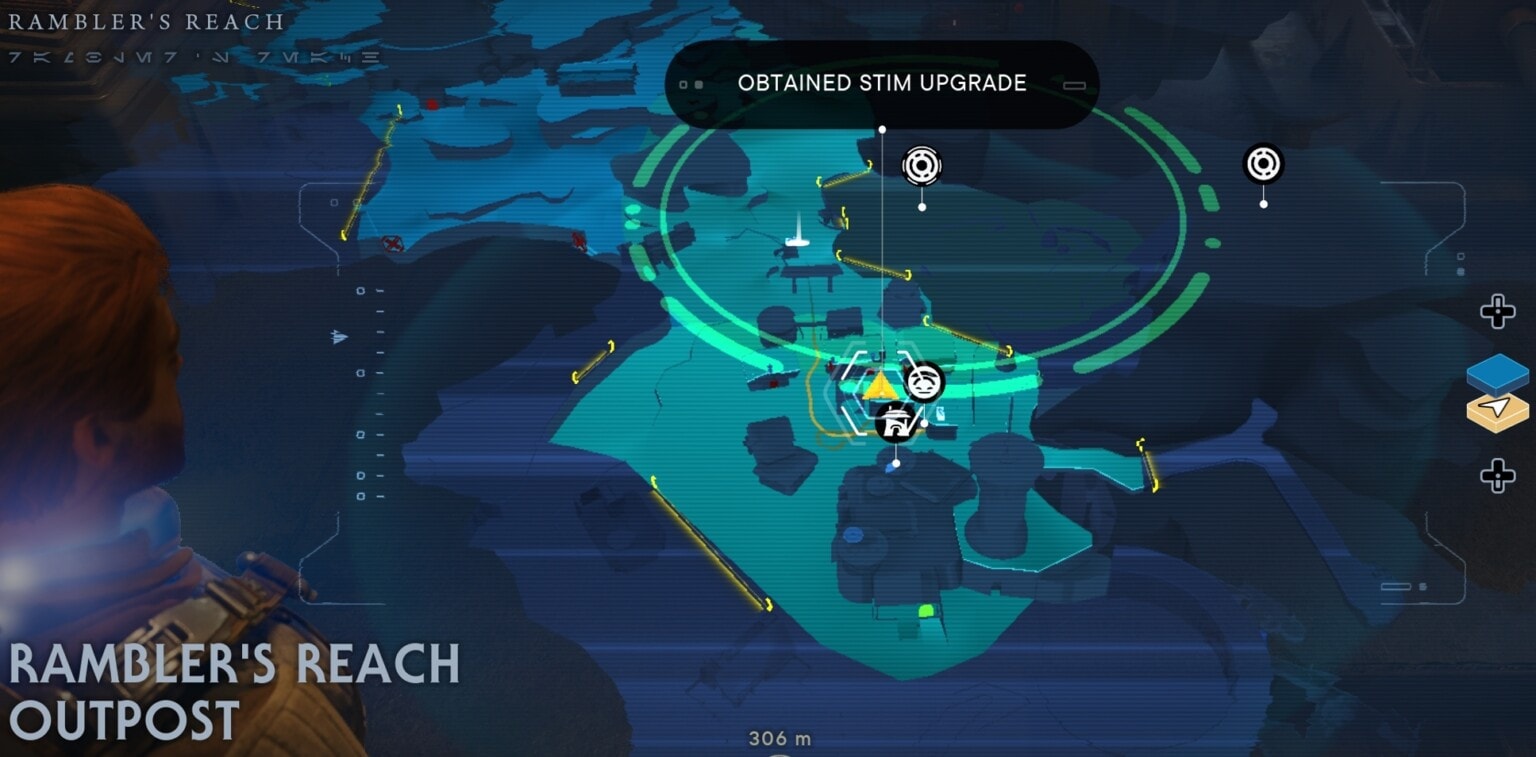The width and height of the screenshot is (1536, 757).
Task: Open the Pyloon's Saloon cantina map icon
Action: [896, 422]
